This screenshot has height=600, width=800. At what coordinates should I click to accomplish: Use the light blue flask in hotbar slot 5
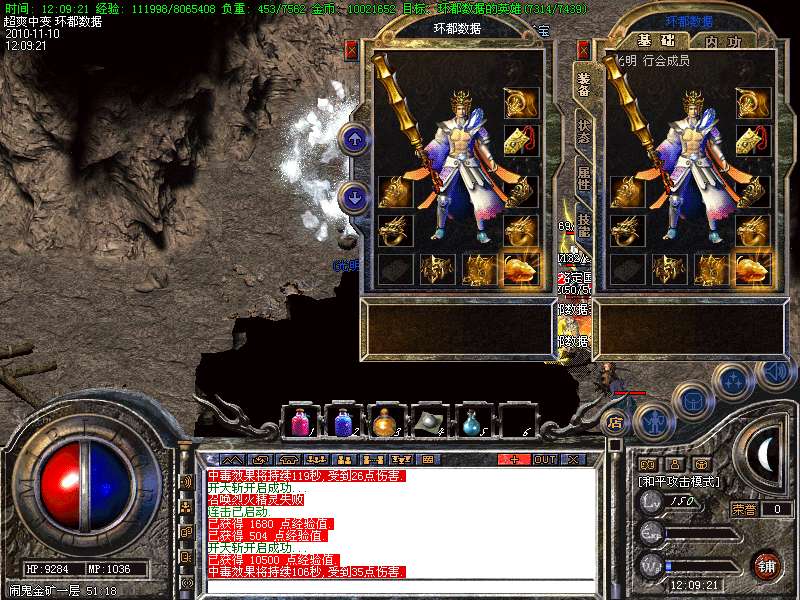coord(471,420)
